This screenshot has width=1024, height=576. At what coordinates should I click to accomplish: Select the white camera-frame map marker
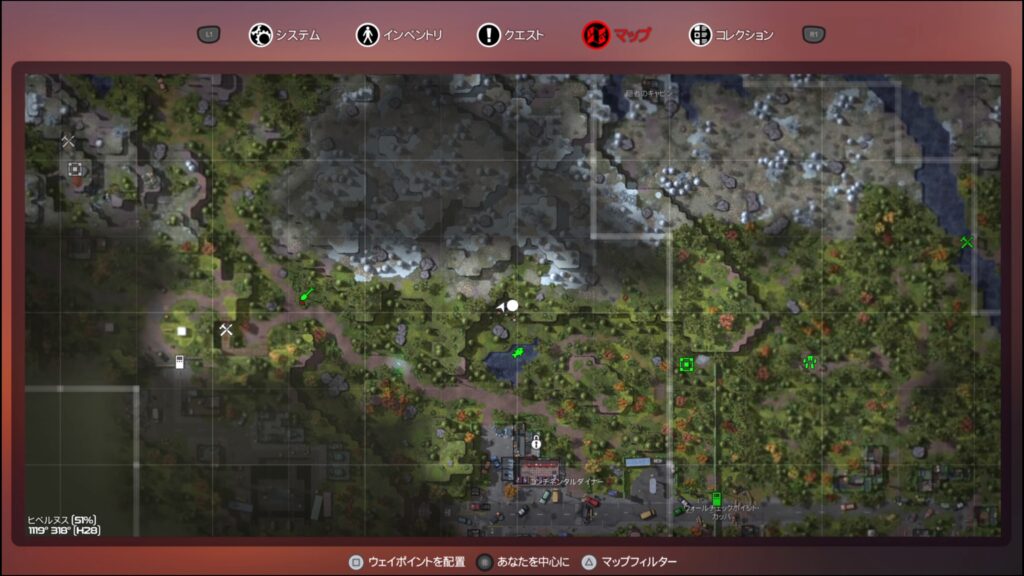click(76, 169)
